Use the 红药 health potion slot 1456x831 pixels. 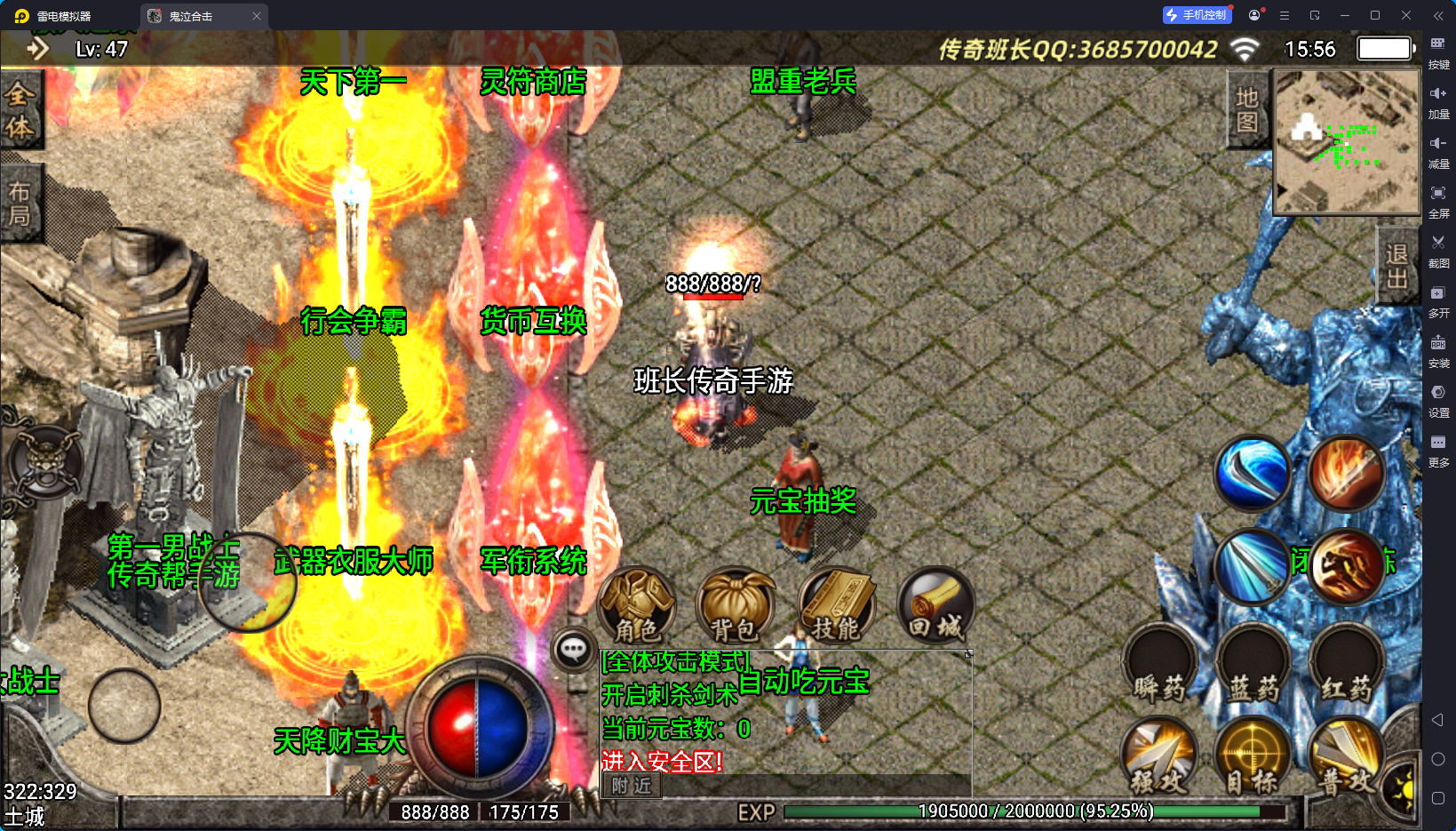(x=1347, y=665)
